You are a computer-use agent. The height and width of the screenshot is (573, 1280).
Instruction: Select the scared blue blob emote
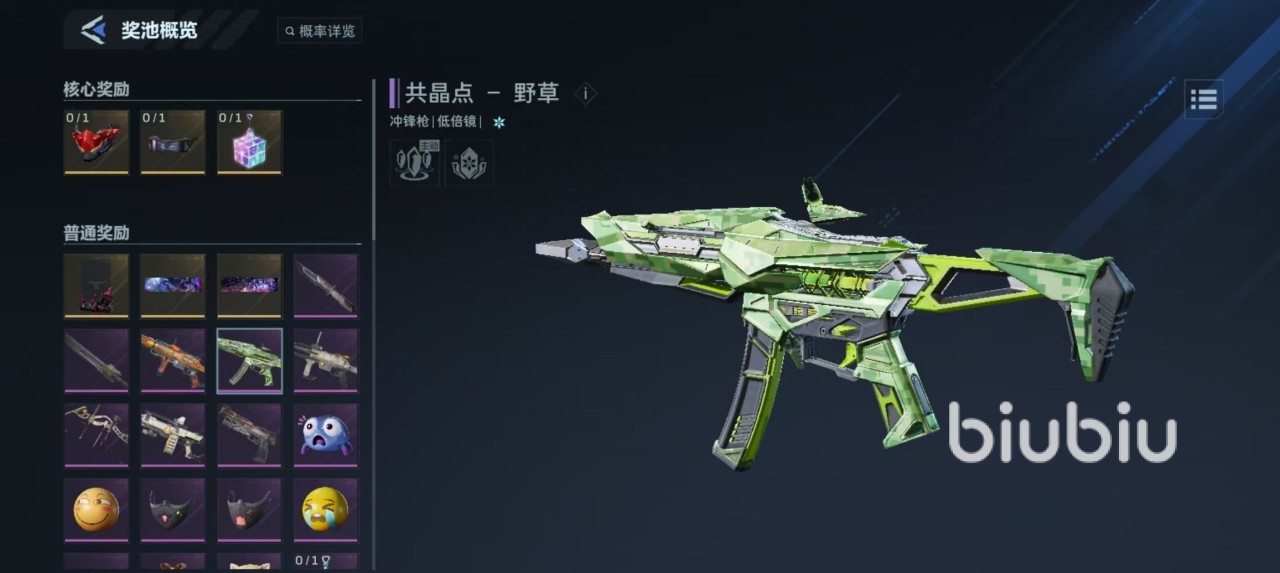tap(325, 434)
